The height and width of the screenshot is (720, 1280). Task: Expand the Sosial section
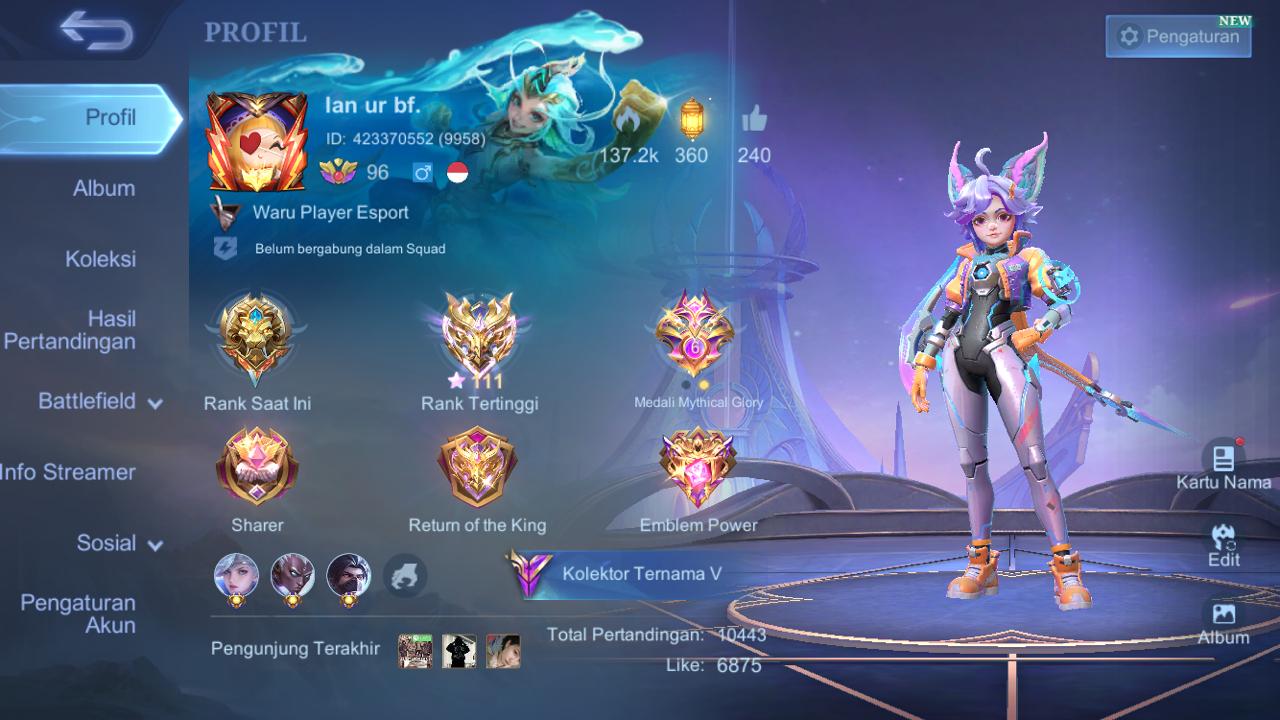click(x=119, y=543)
